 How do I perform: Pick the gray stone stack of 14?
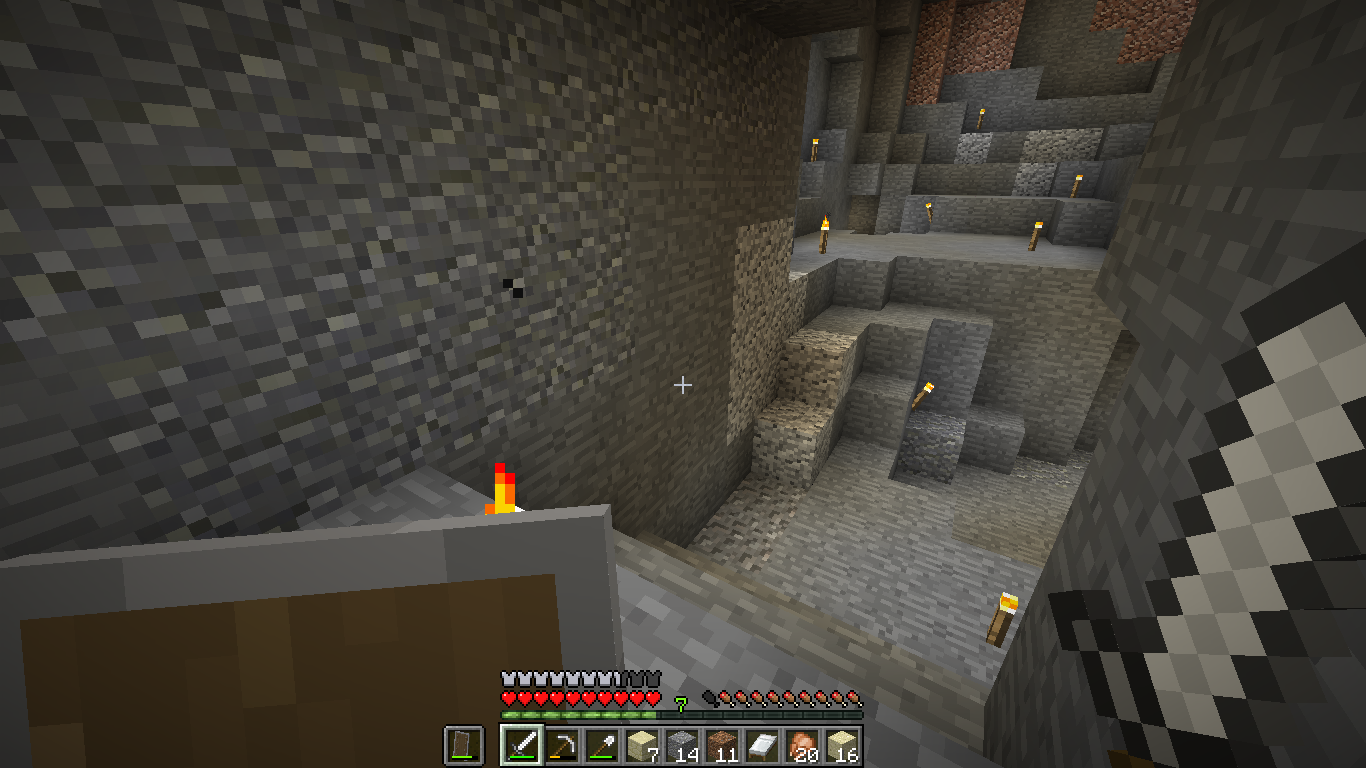point(682,746)
